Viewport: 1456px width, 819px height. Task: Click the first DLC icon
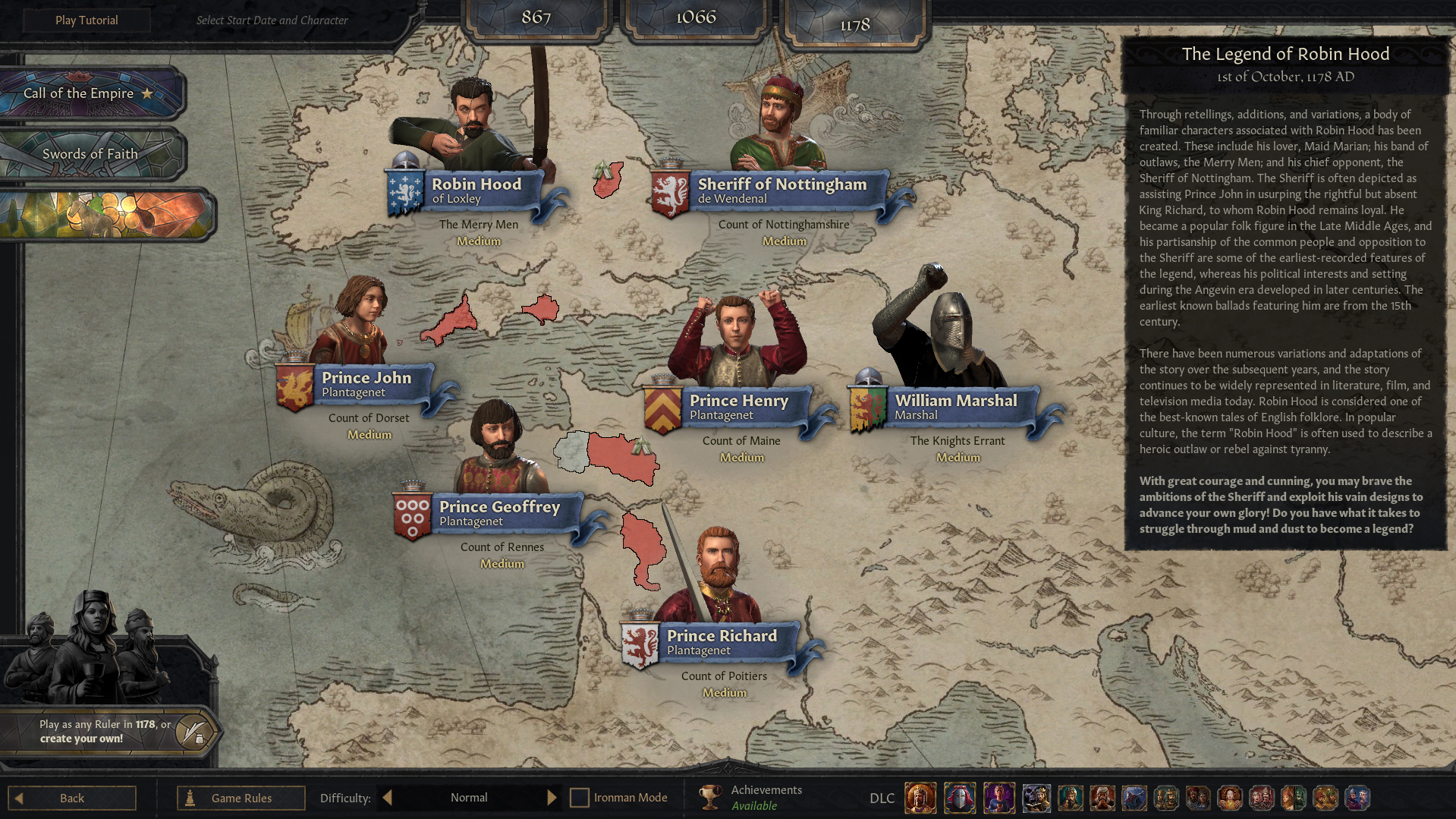coord(920,798)
